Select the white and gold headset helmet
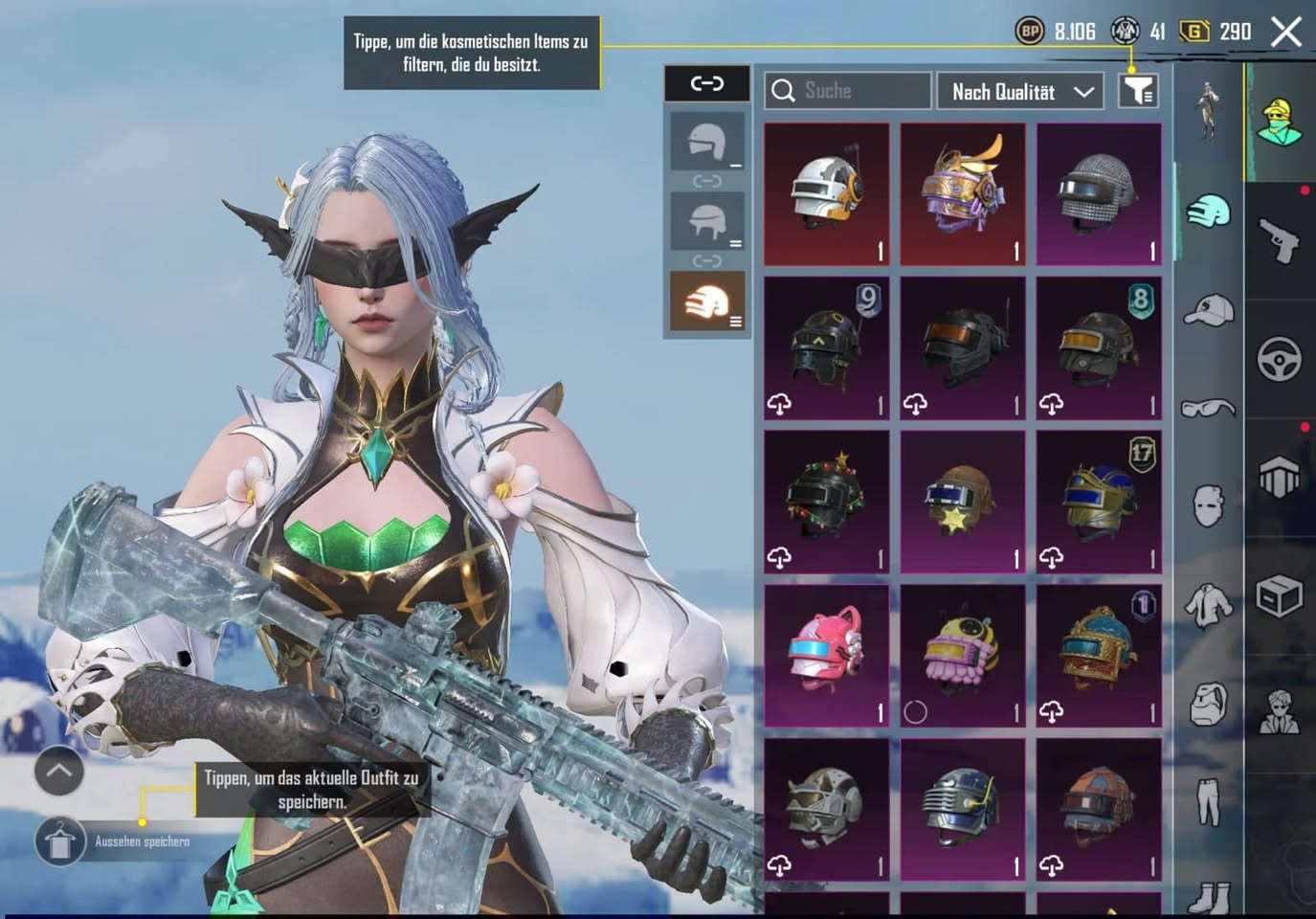The height and width of the screenshot is (919, 1316). 827,193
